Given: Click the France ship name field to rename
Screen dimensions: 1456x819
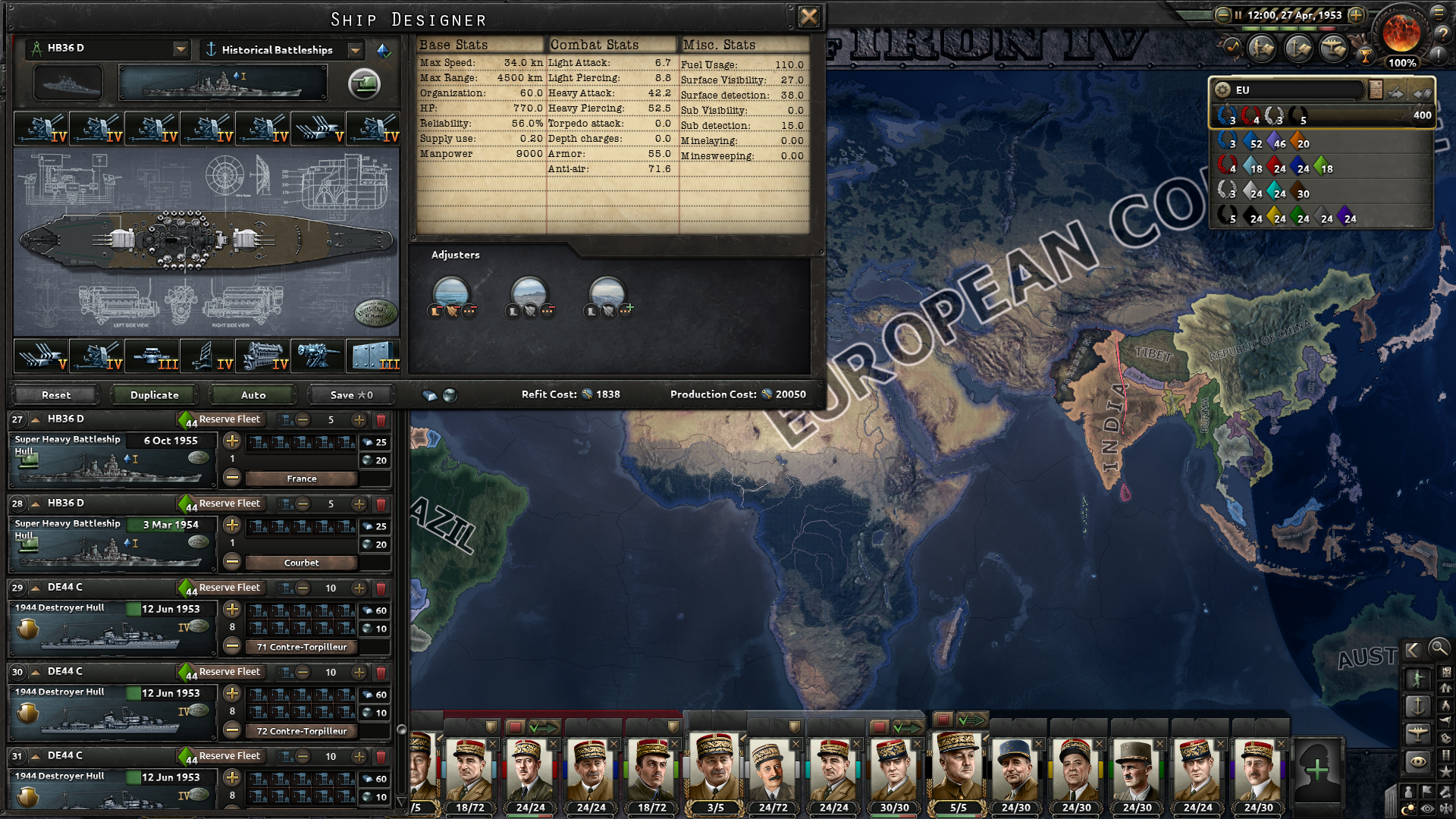Looking at the screenshot, I should (301, 479).
